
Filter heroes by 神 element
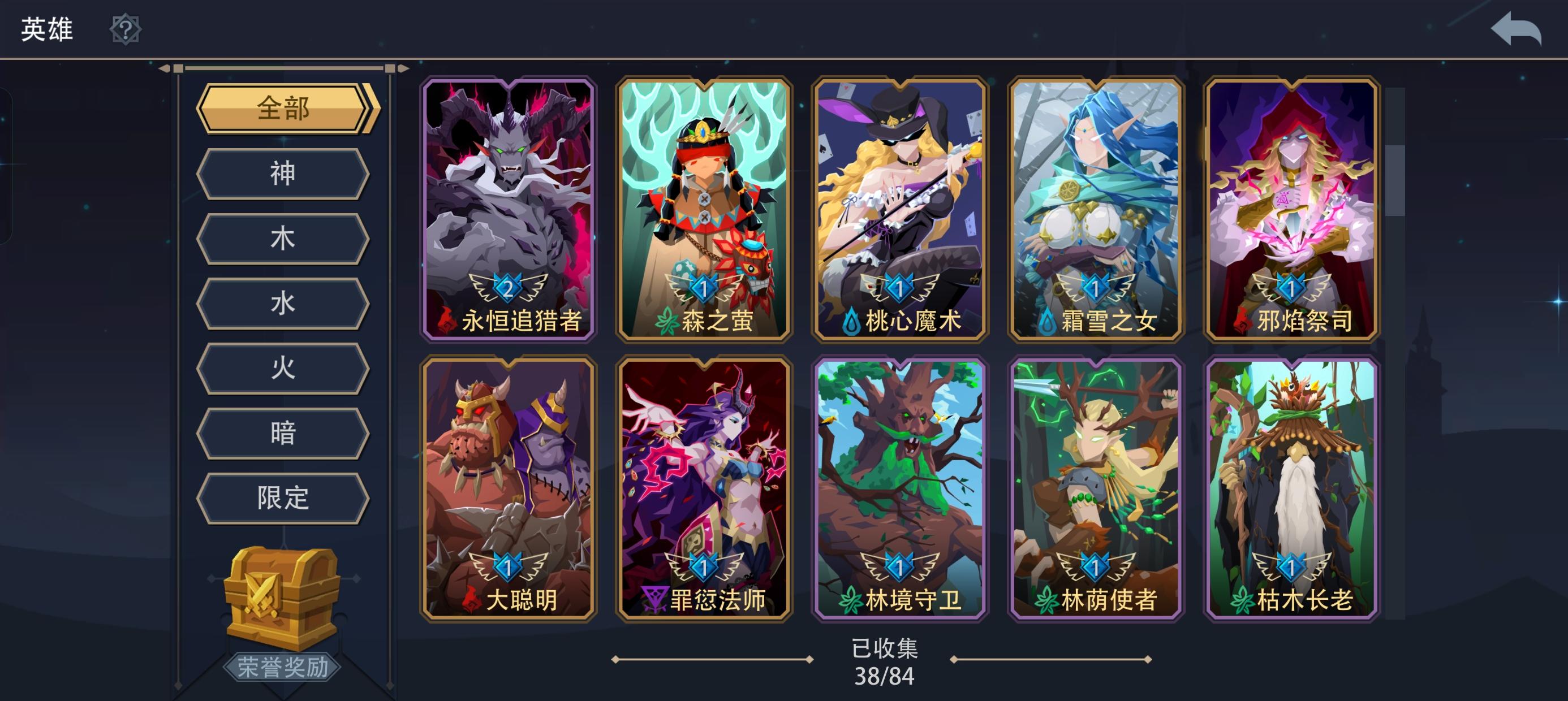[x=282, y=175]
